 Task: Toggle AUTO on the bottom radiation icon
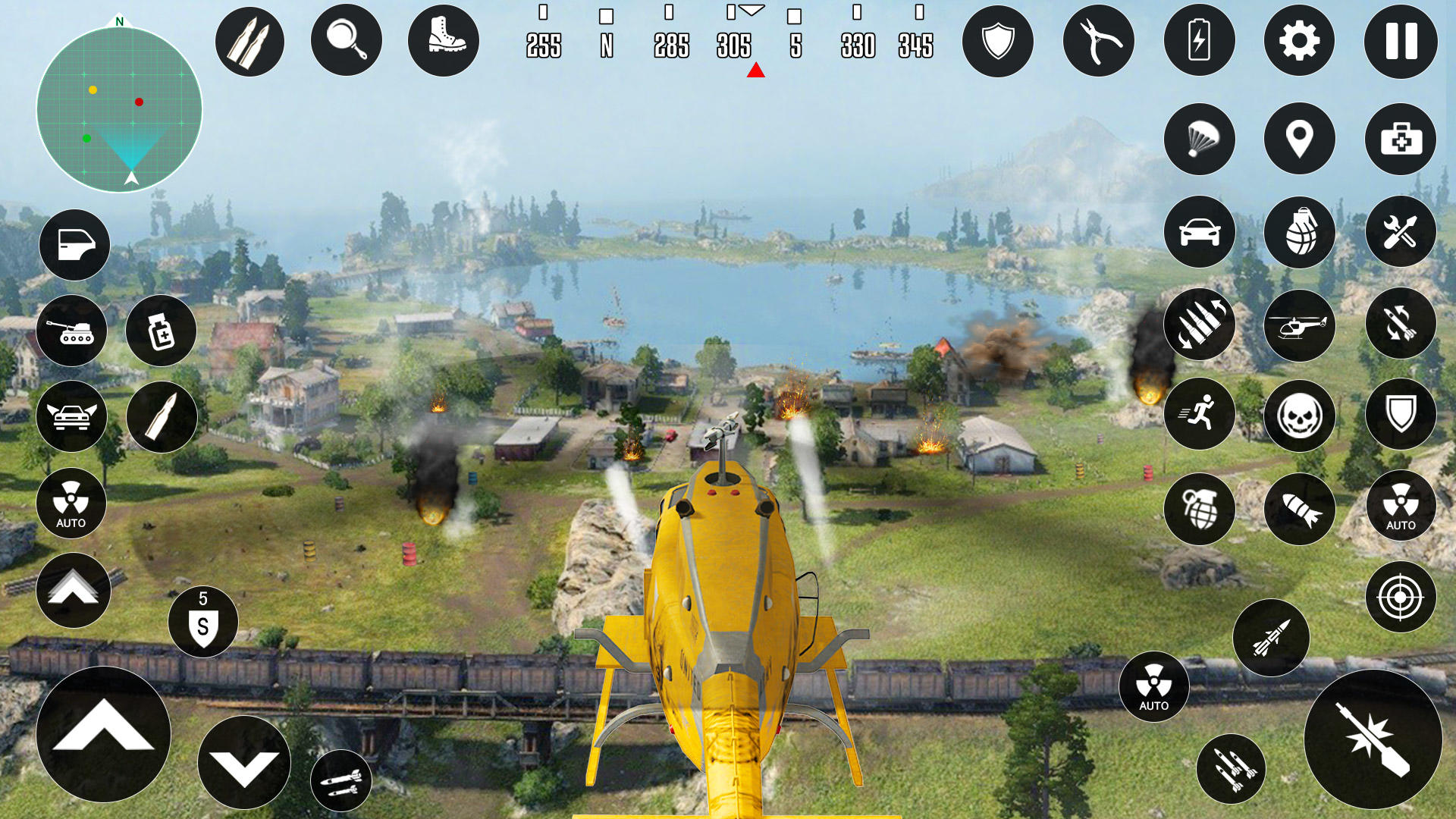coord(1153,686)
